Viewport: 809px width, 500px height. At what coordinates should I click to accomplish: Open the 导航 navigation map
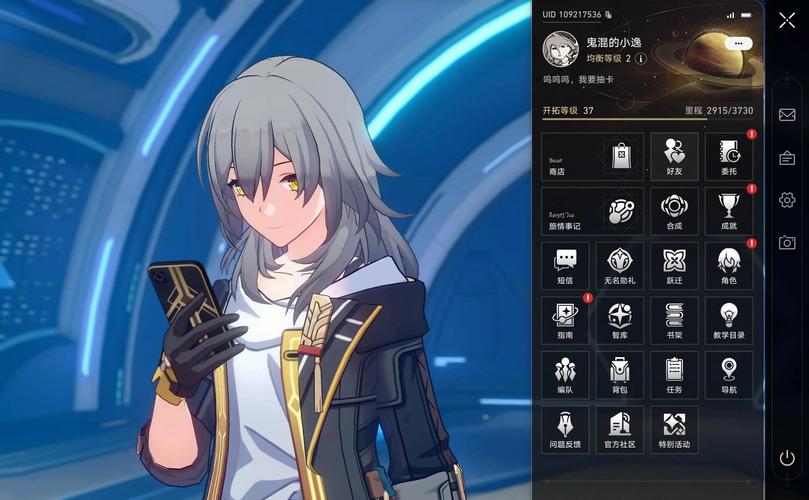pos(729,374)
